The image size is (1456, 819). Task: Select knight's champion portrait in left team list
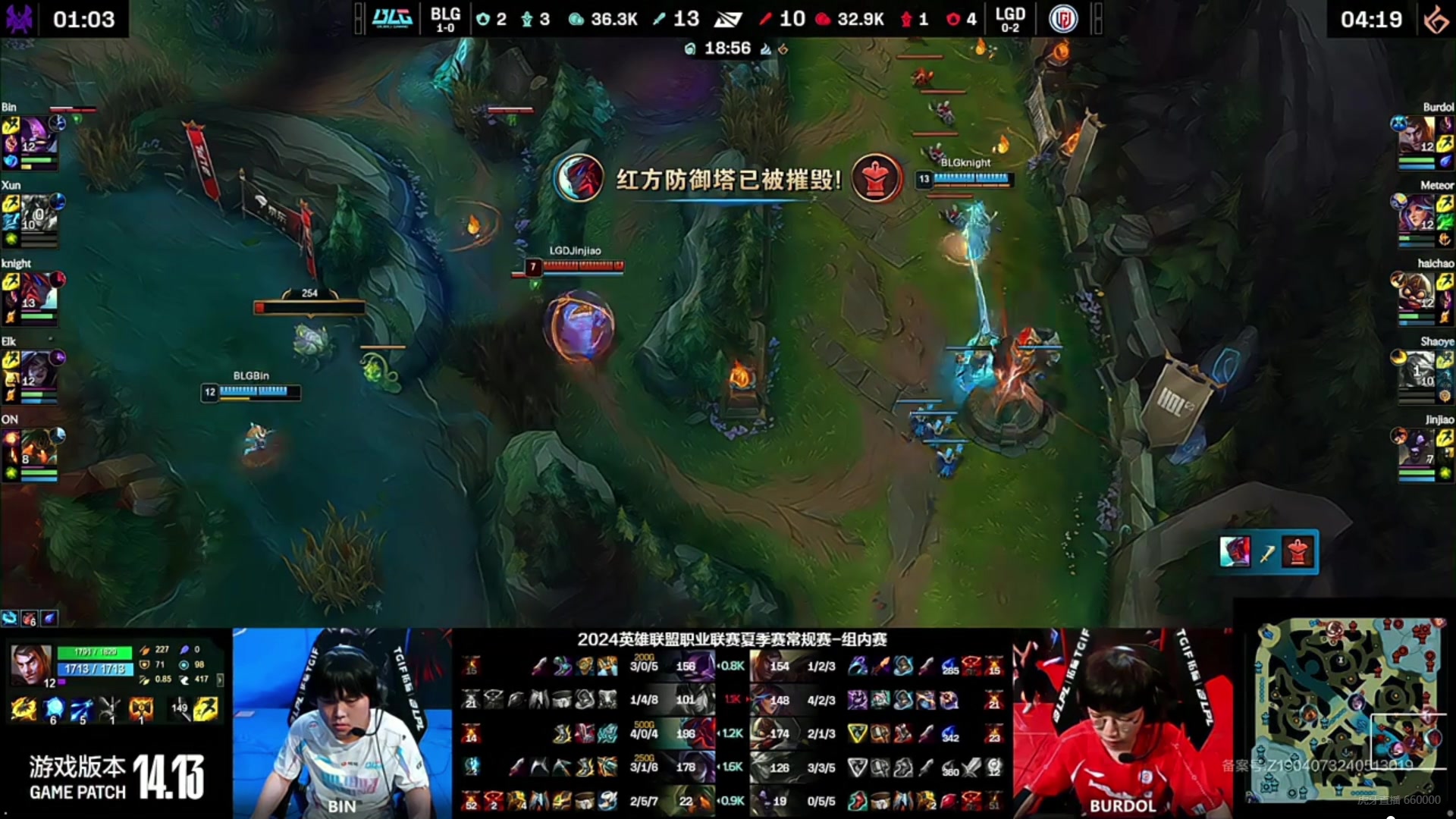[36, 290]
